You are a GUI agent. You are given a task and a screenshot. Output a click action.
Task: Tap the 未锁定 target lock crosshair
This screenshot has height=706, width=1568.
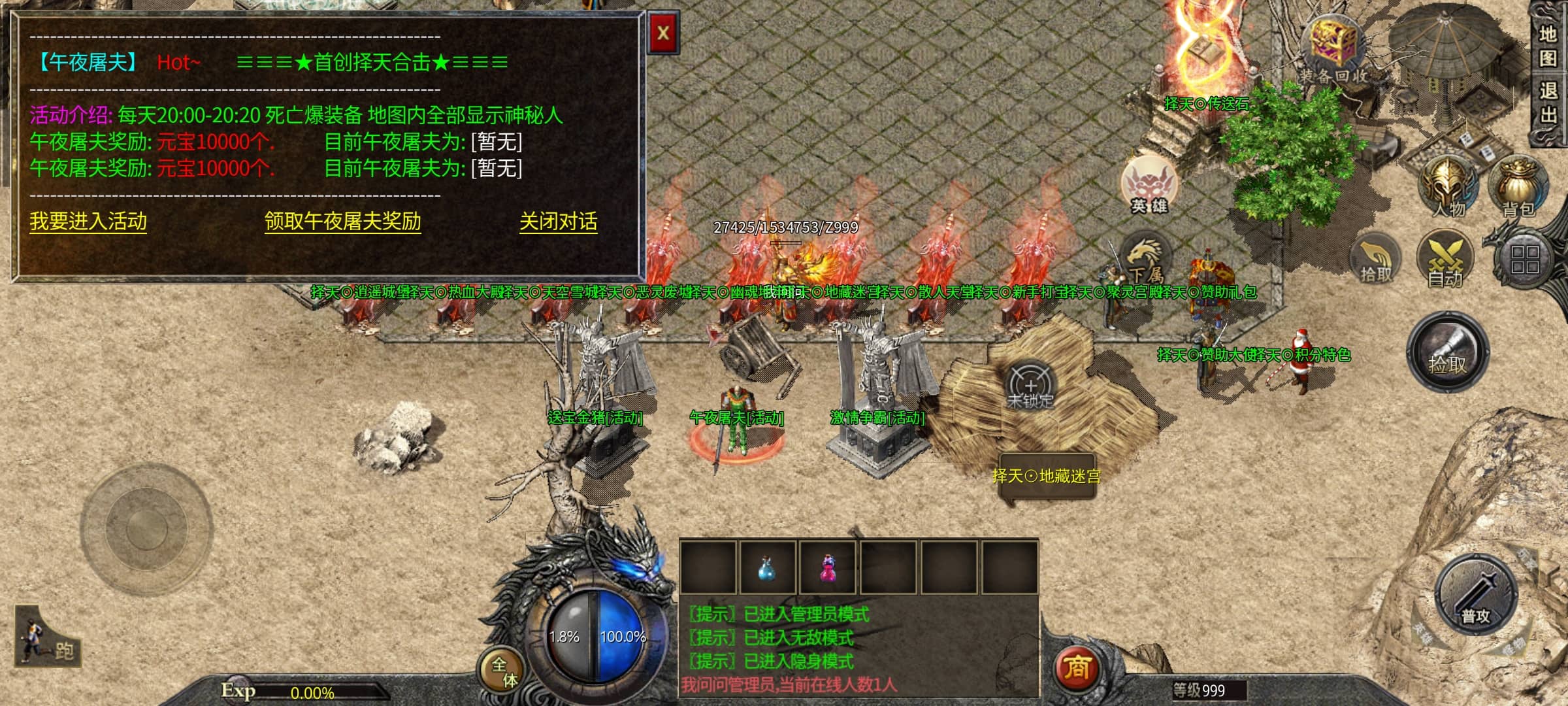pos(1030,385)
